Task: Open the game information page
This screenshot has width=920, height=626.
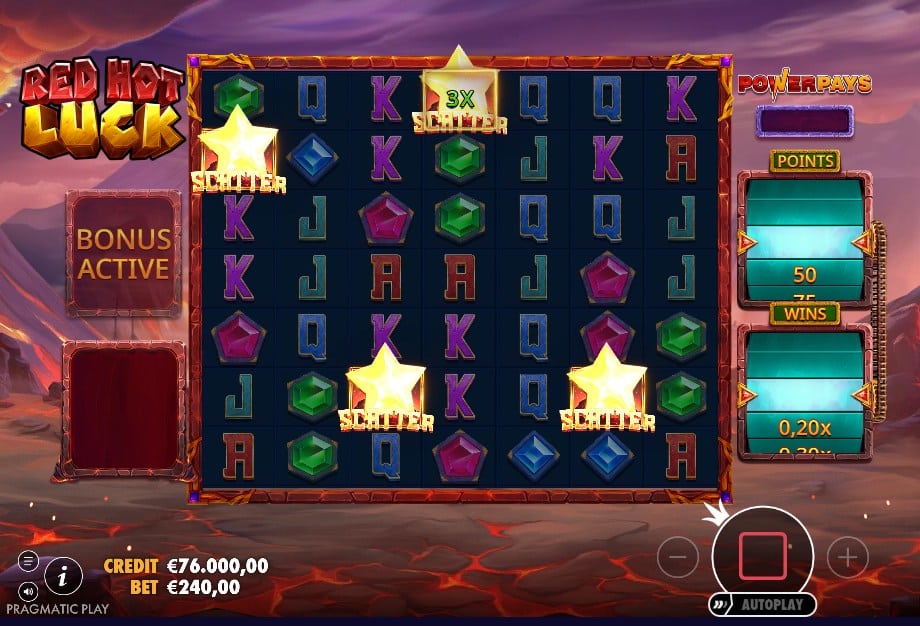Action: pyautogui.click(x=64, y=575)
